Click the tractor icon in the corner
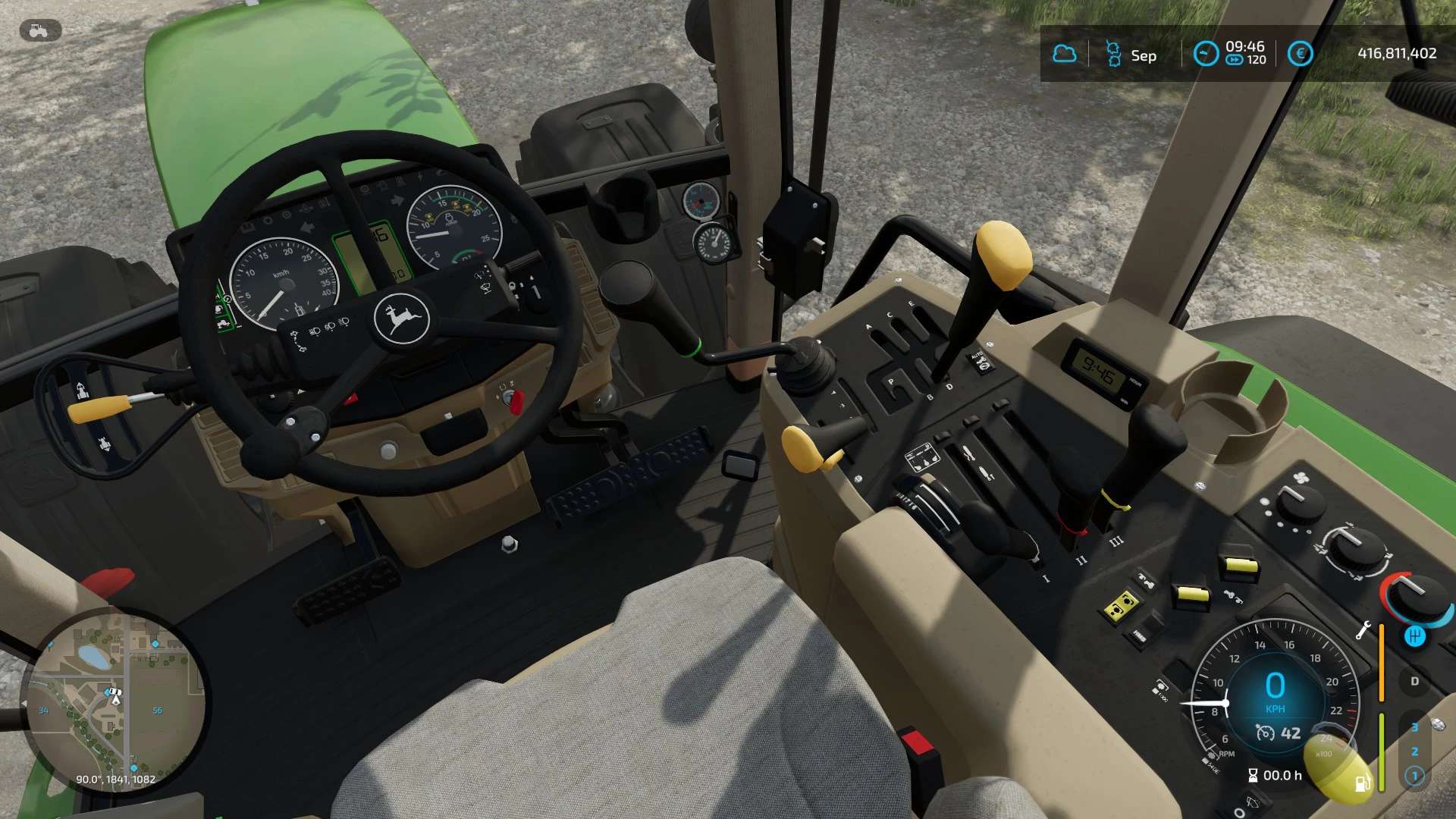This screenshot has width=1456, height=819. [39, 31]
